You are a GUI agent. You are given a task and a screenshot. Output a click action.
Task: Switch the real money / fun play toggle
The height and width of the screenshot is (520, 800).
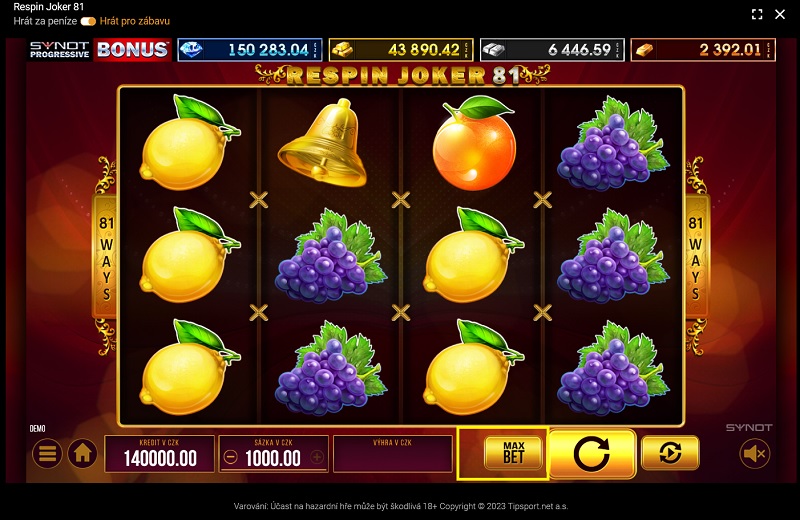pos(88,21)
